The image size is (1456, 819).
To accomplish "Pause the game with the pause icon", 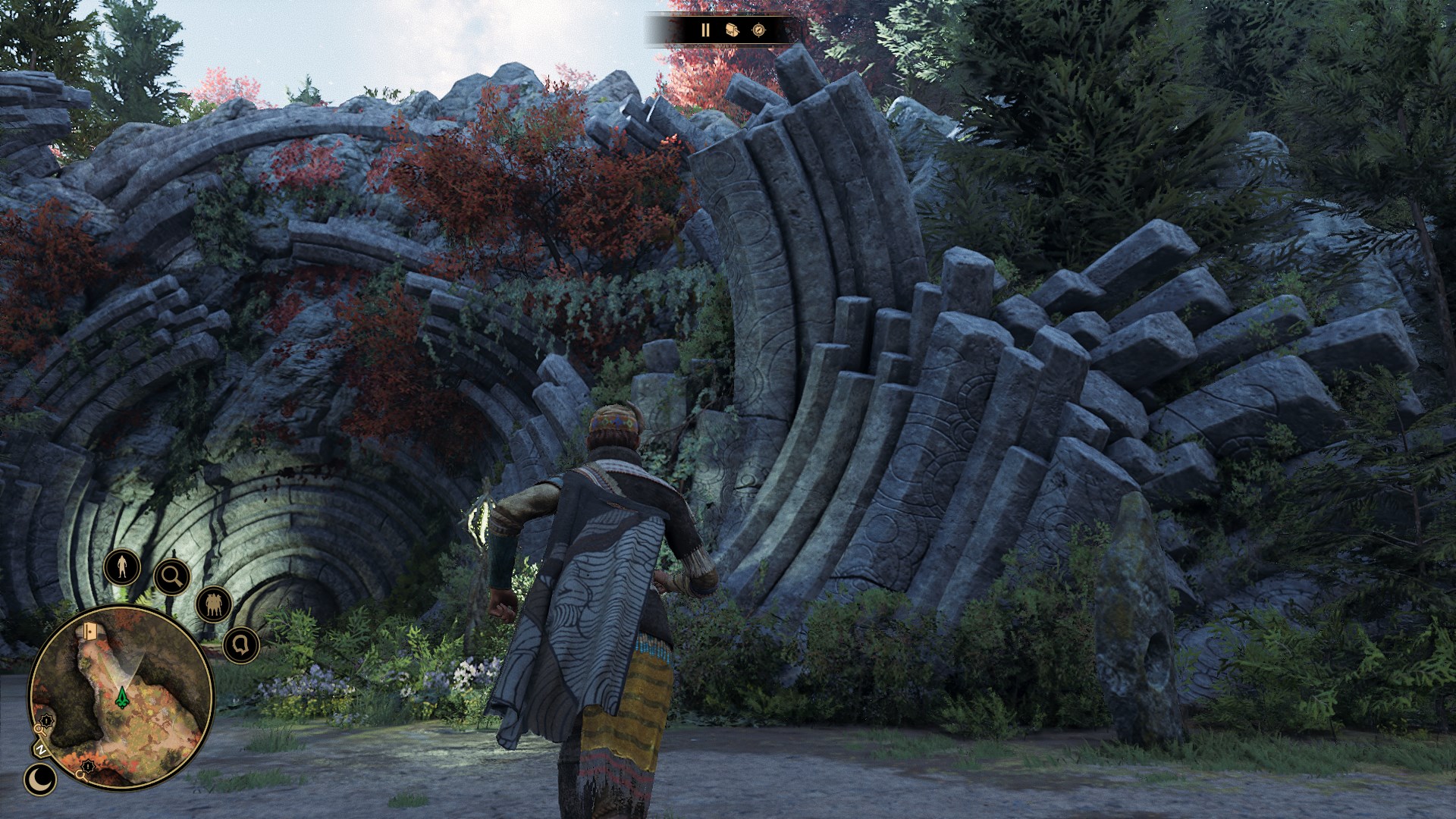I will [705, 30].
